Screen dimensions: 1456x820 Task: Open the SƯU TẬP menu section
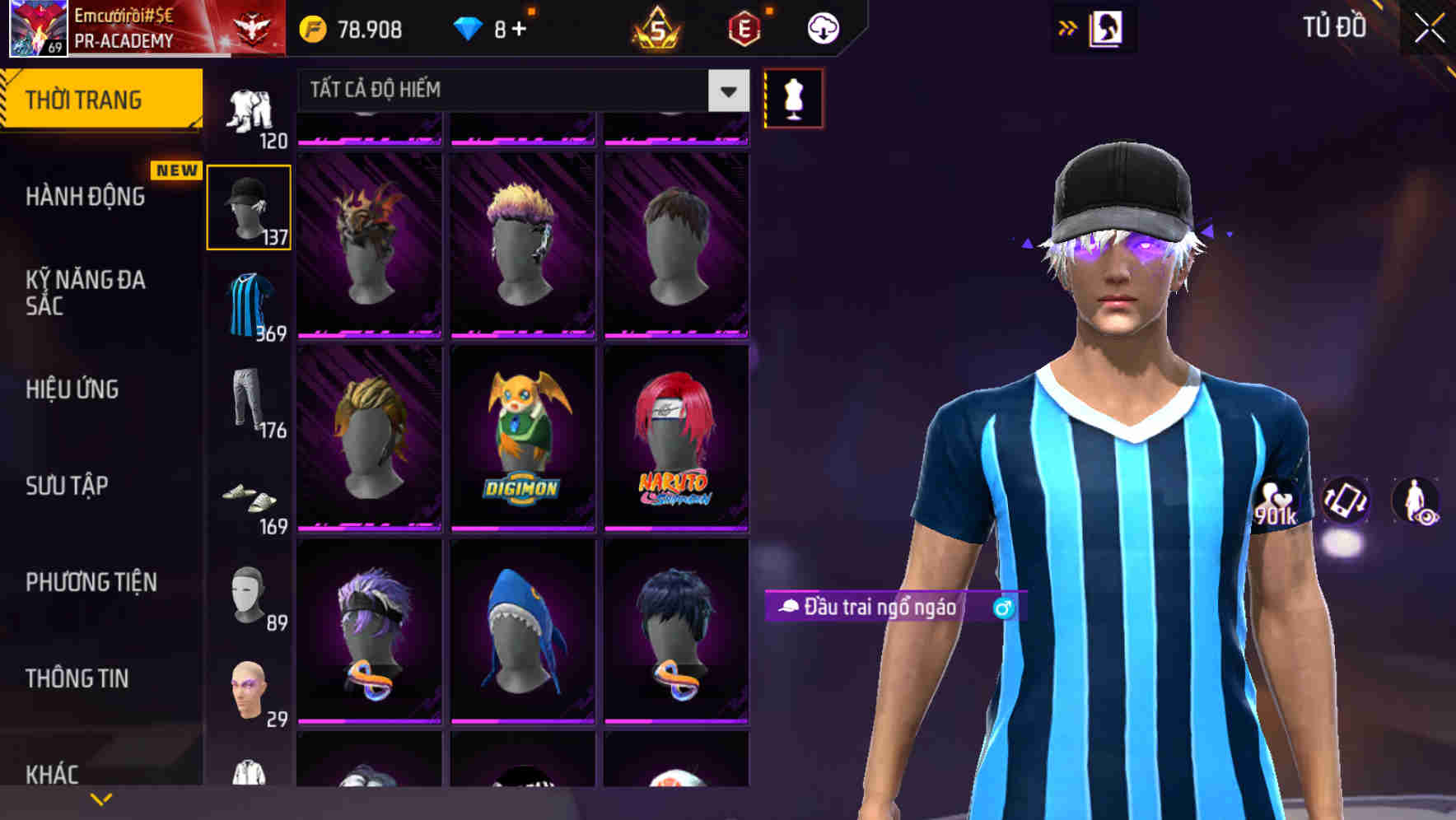coord(66,486)
